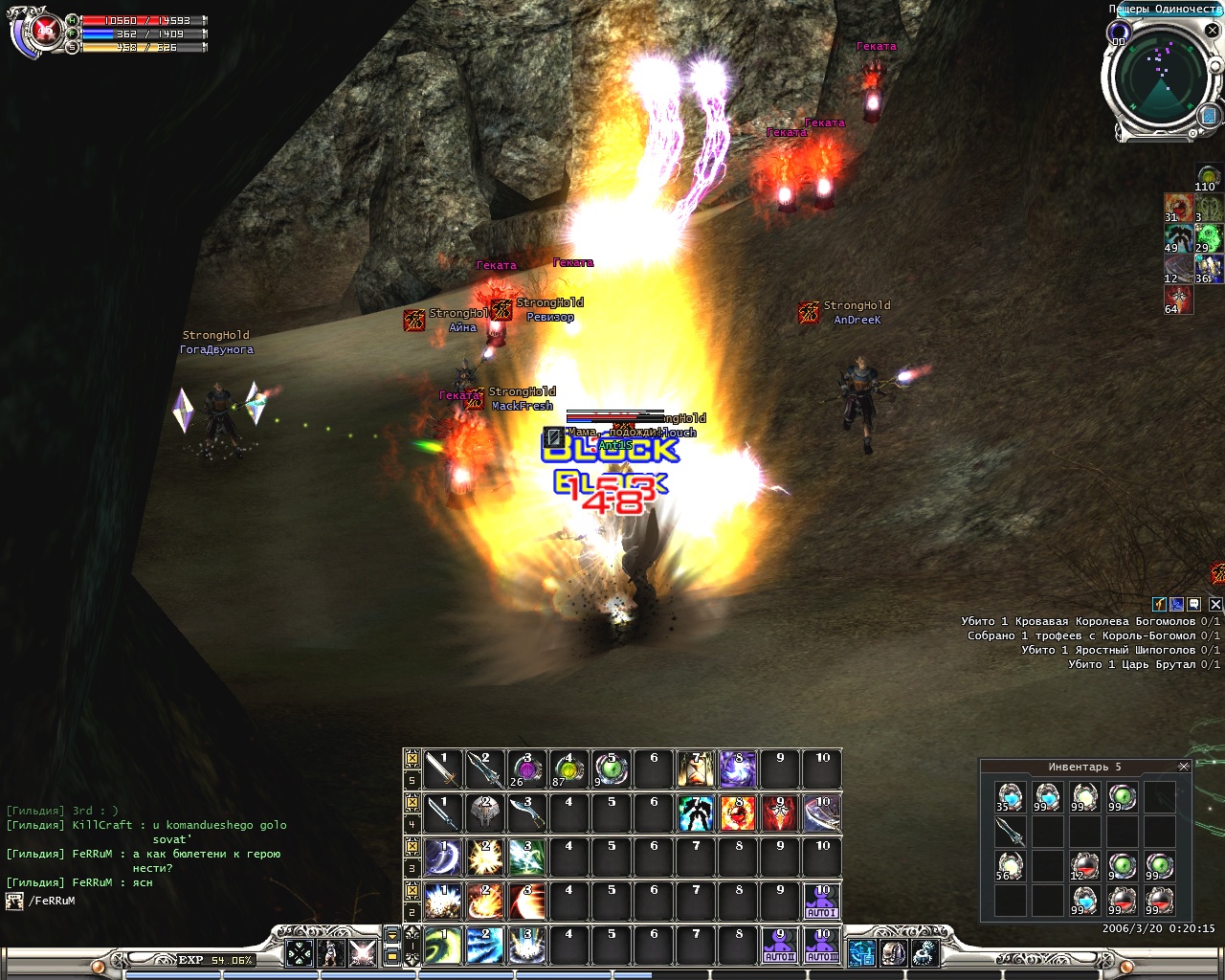Close the radar minimap
The width and height of the screenshot is (1225, 980).
click(1212, 30)
